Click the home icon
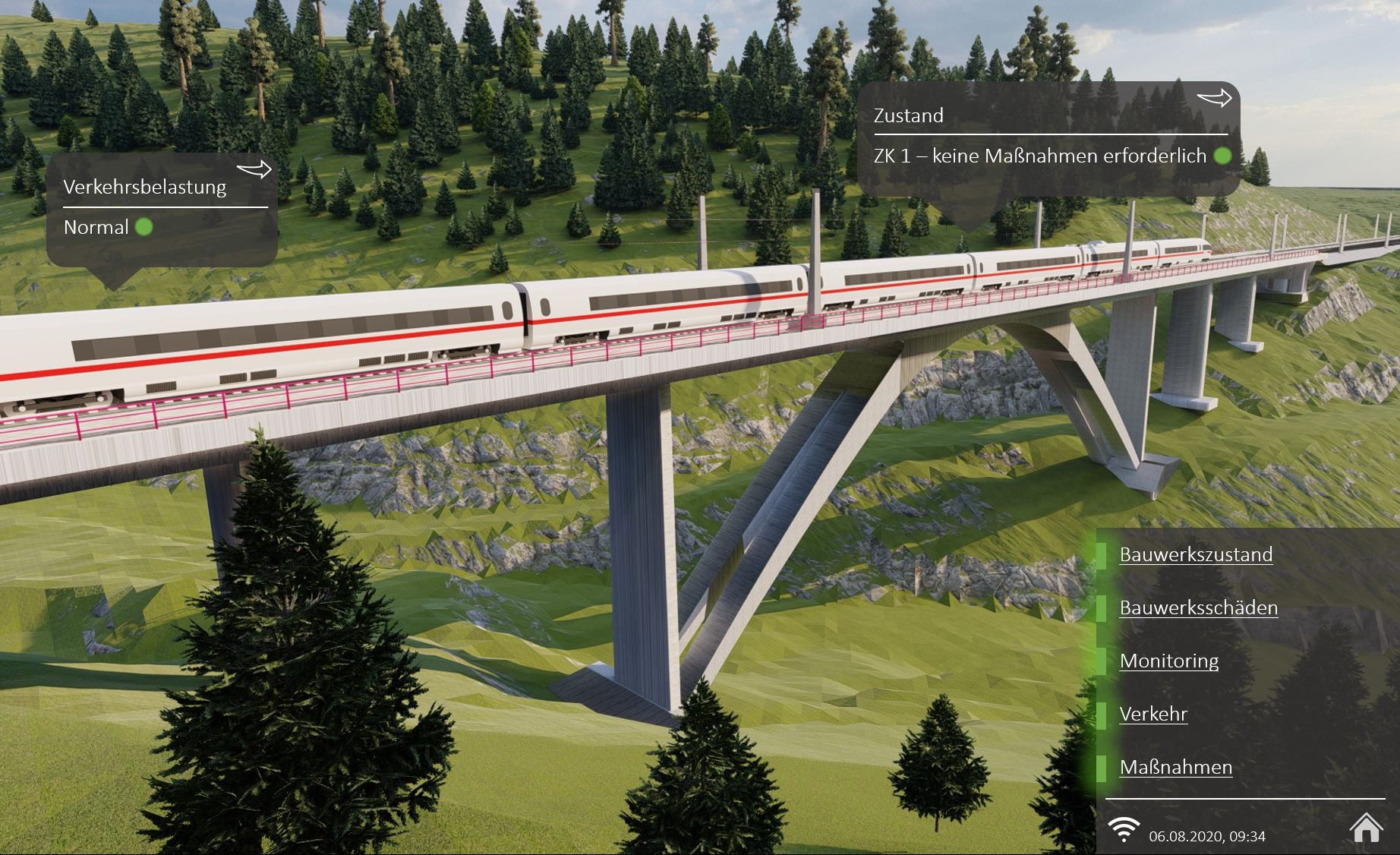The height and width of the screenshot is (855, 1400). (1366, 828)
